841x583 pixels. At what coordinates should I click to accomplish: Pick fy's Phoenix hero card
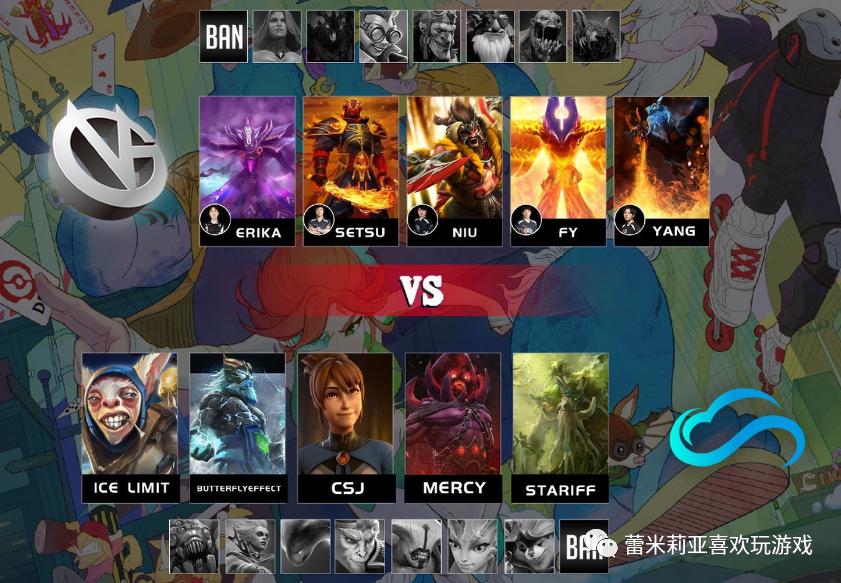[558, 160]
